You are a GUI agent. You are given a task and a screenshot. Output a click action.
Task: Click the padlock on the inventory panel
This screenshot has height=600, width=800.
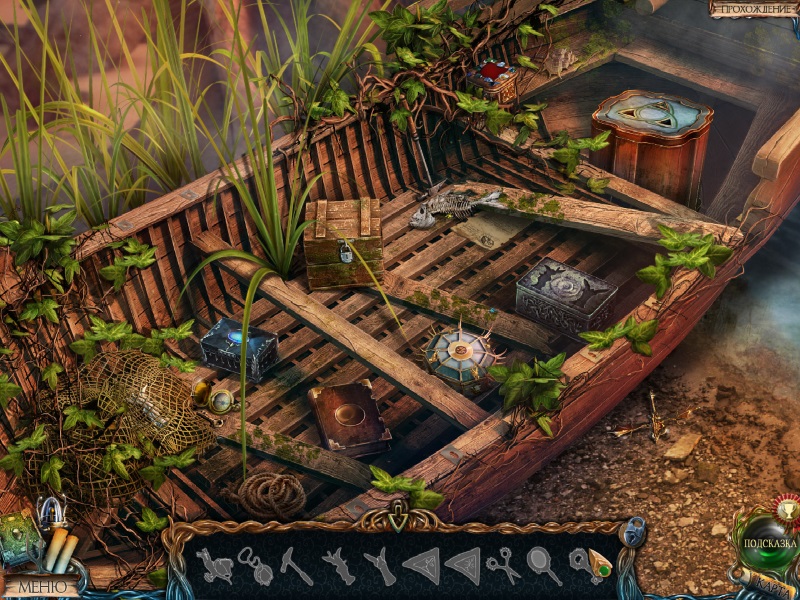coord(633,531)
